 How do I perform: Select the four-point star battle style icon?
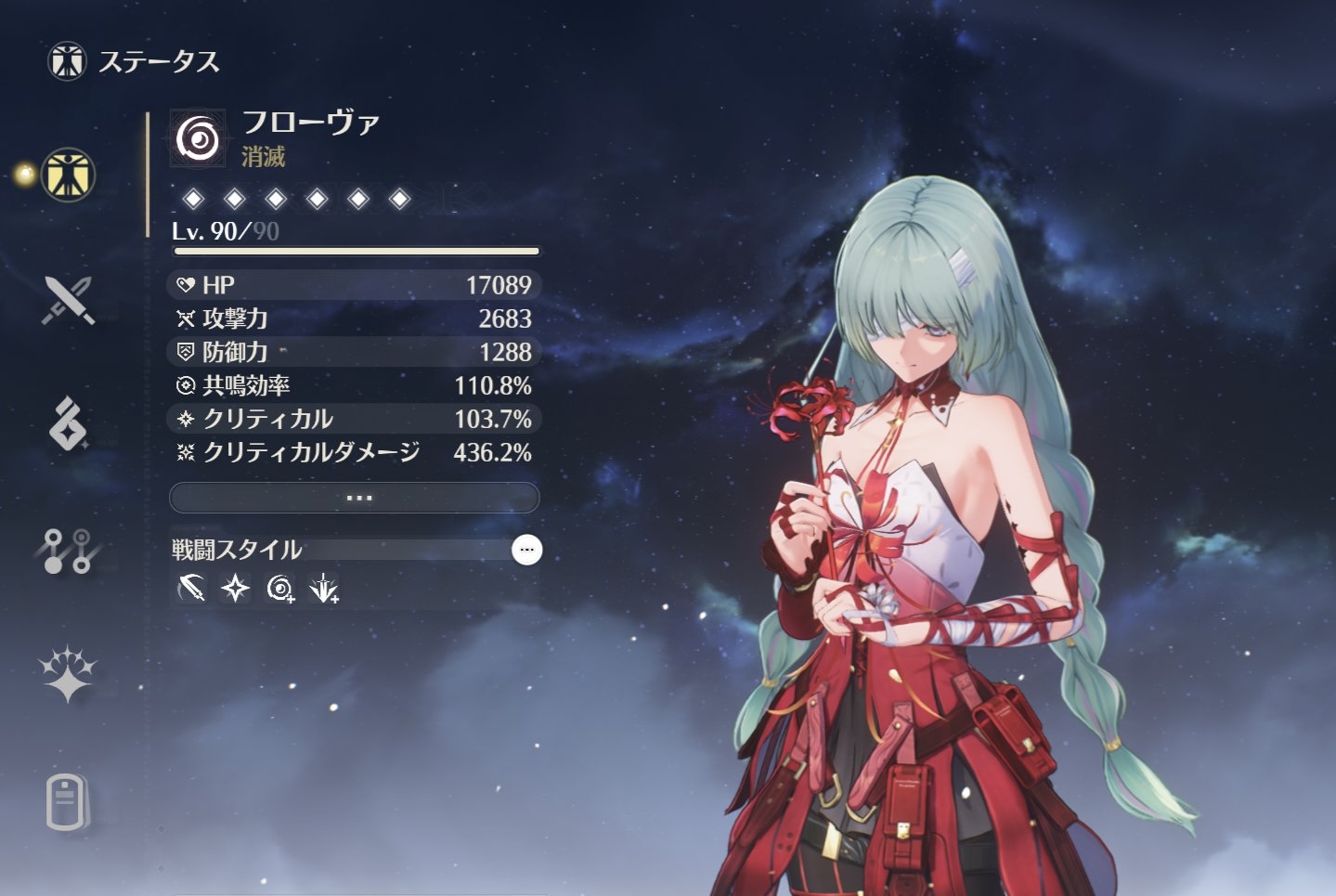point(236,588)
